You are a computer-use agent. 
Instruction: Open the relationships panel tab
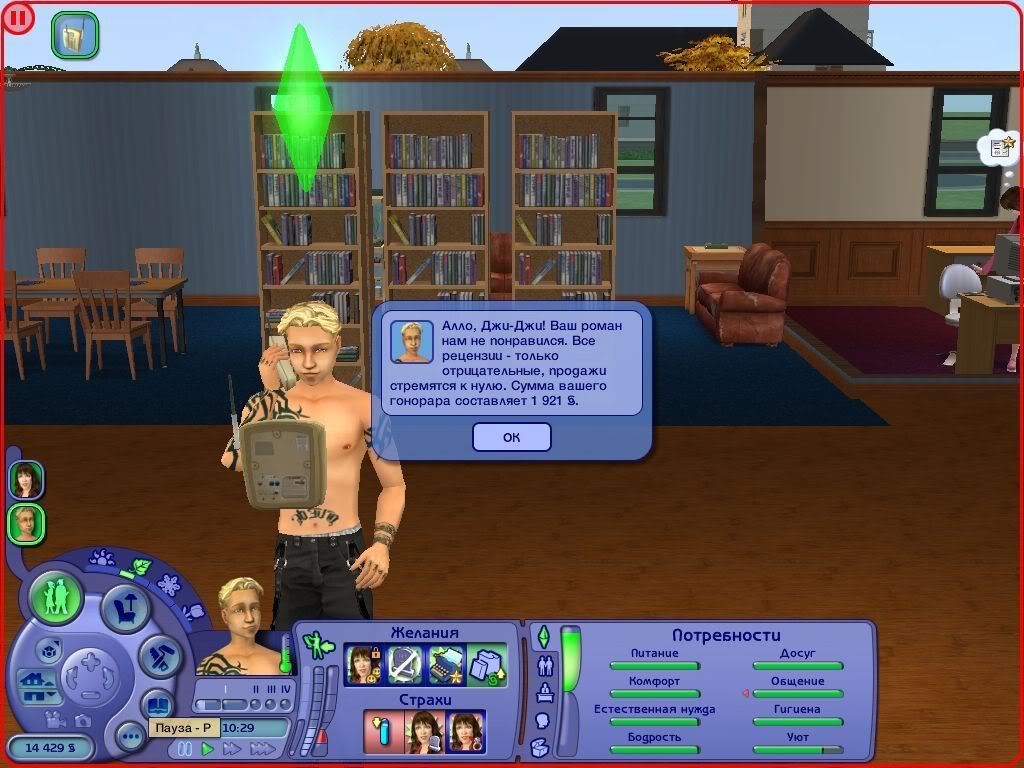point(545,665)
